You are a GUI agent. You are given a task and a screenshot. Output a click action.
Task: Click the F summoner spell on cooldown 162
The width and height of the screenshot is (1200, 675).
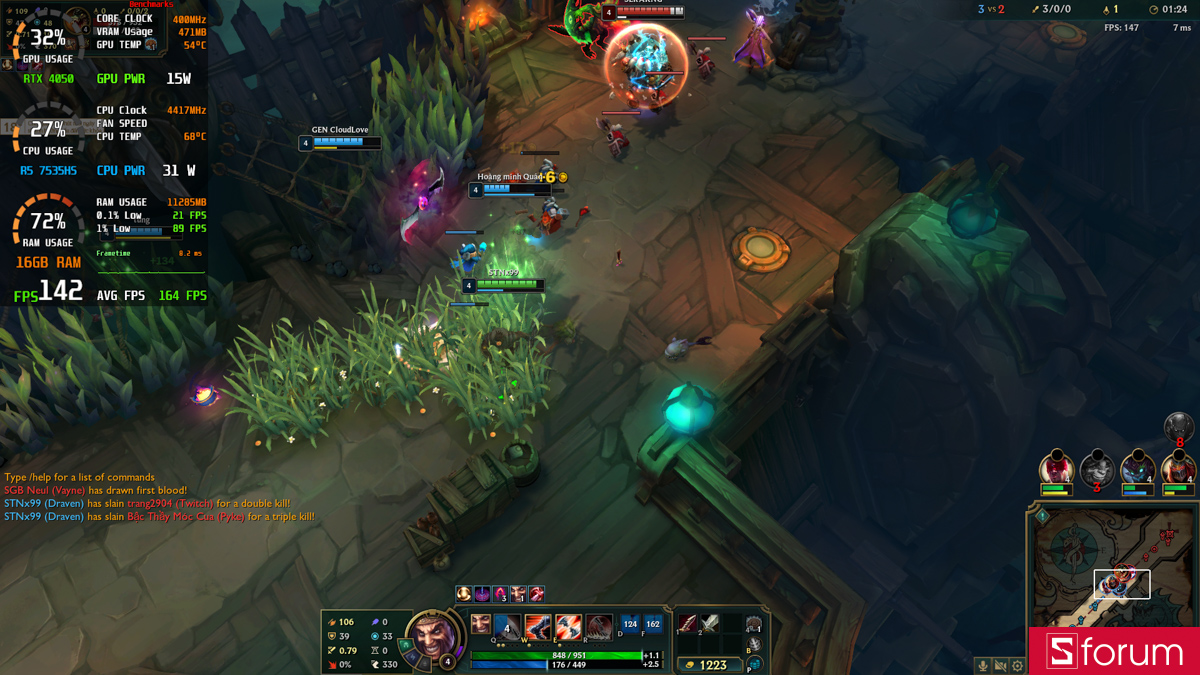tap(653, 625)
